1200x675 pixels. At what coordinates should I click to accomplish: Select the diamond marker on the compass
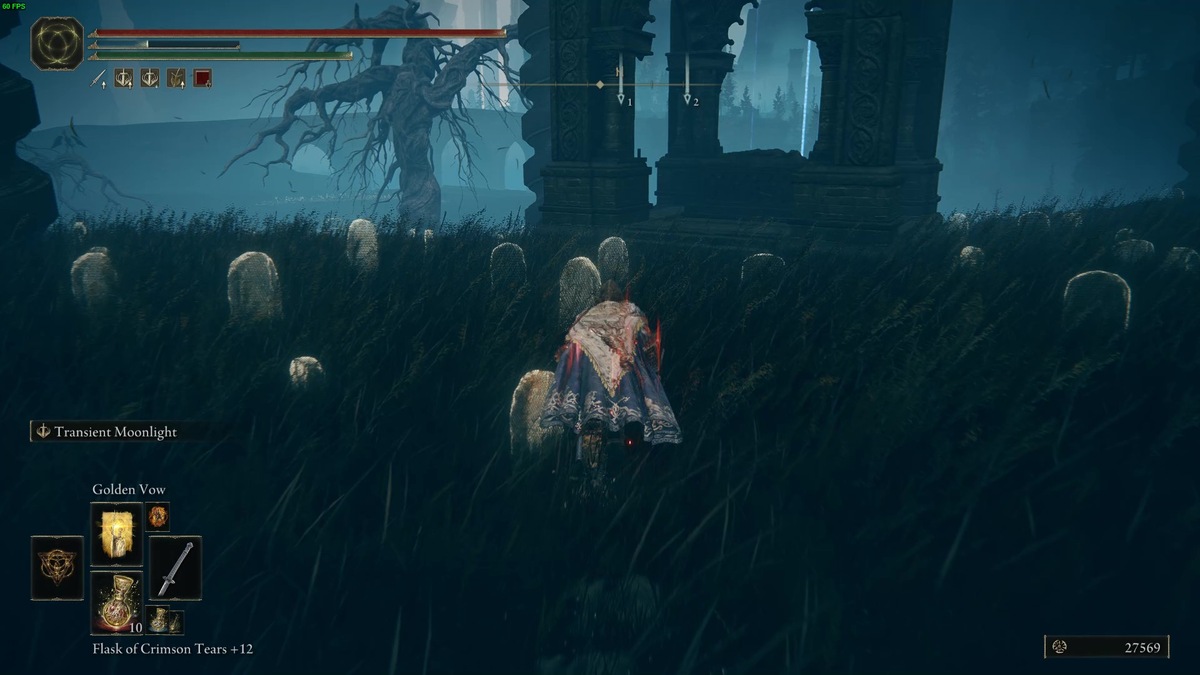[x=600, y=85]
